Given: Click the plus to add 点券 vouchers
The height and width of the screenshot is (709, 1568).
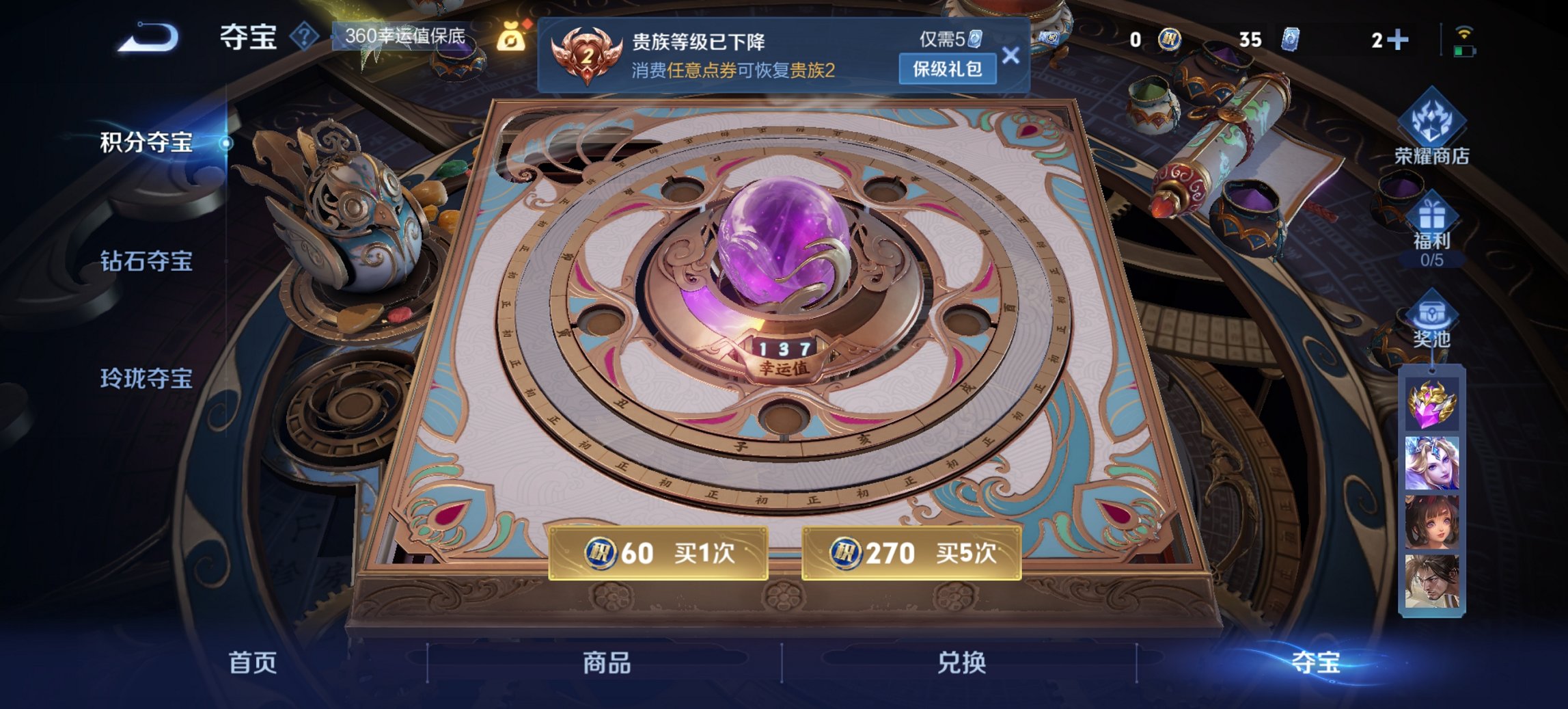Looking at the screenshot, I should point(1399,40).
